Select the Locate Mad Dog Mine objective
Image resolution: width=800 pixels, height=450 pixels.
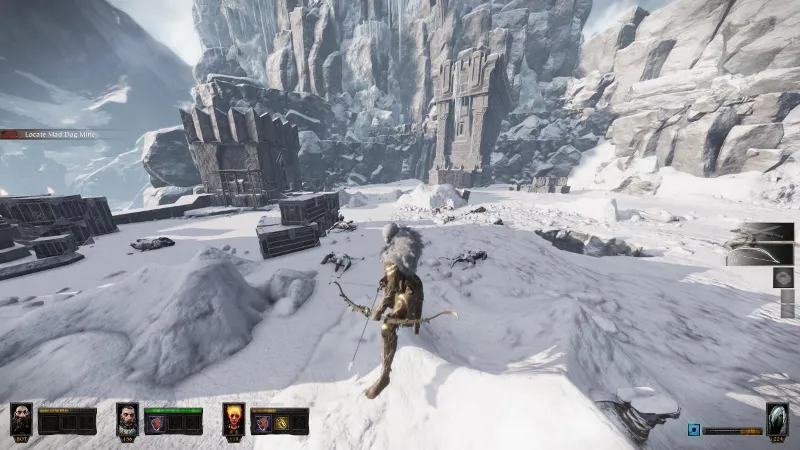(x=50, y=134)
